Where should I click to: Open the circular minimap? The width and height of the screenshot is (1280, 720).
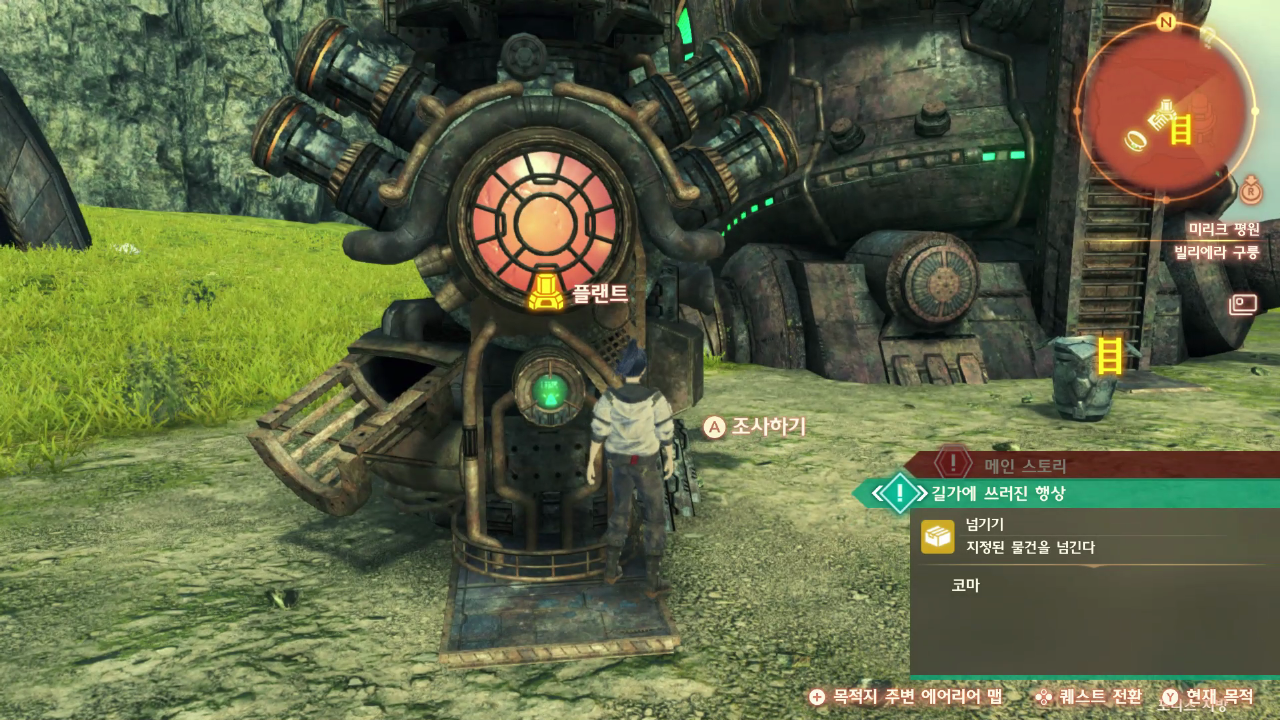coord(1166,108)
